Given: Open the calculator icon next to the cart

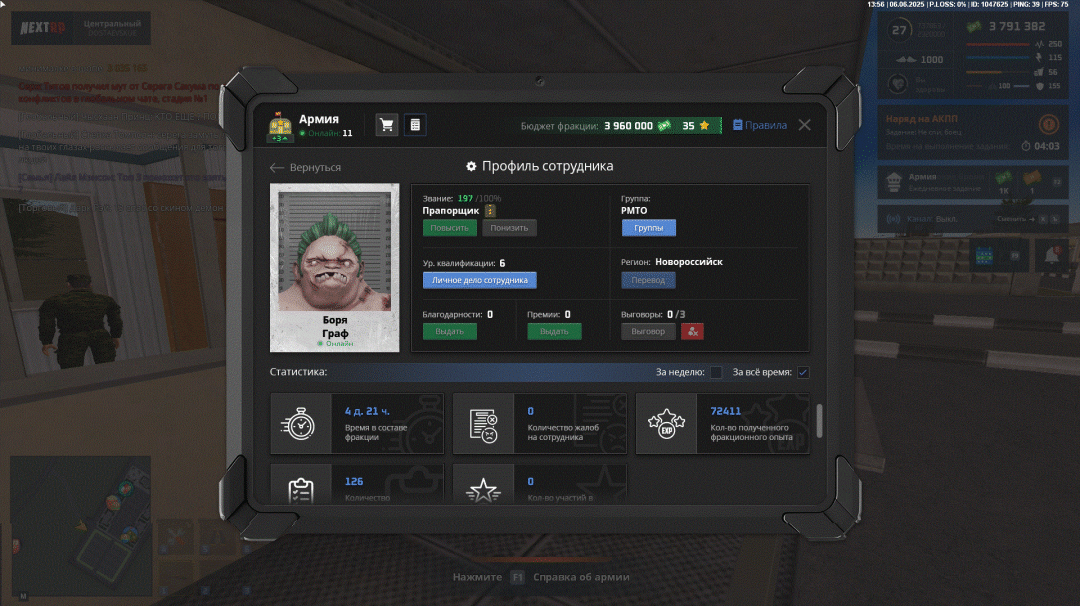Looking at the screenshot, I should click(x=415, y=125).
